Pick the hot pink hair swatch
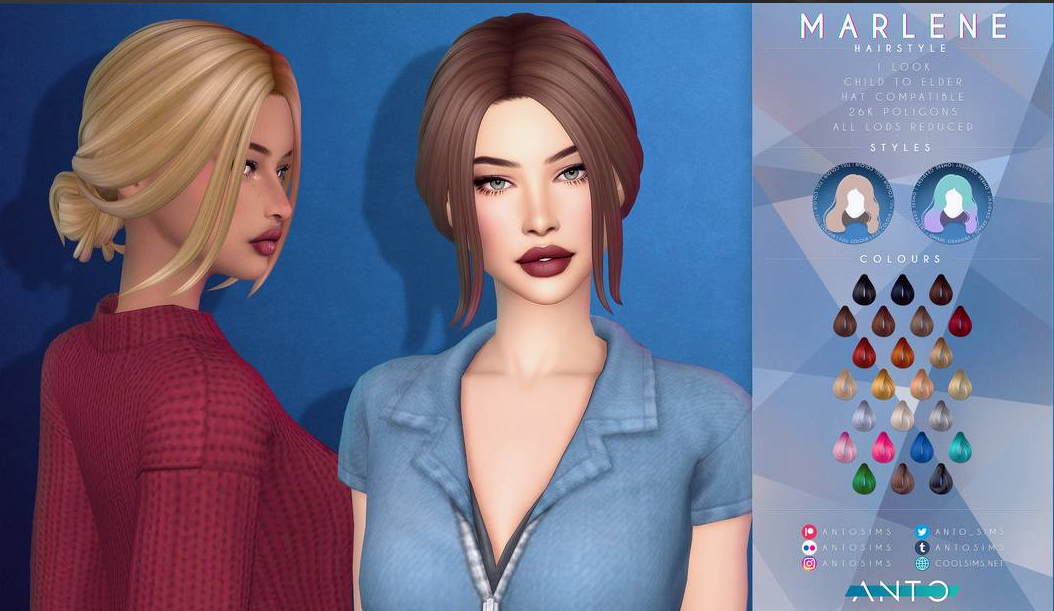The width and height of the screenshot is (1054, 611). tap(883, 446)
